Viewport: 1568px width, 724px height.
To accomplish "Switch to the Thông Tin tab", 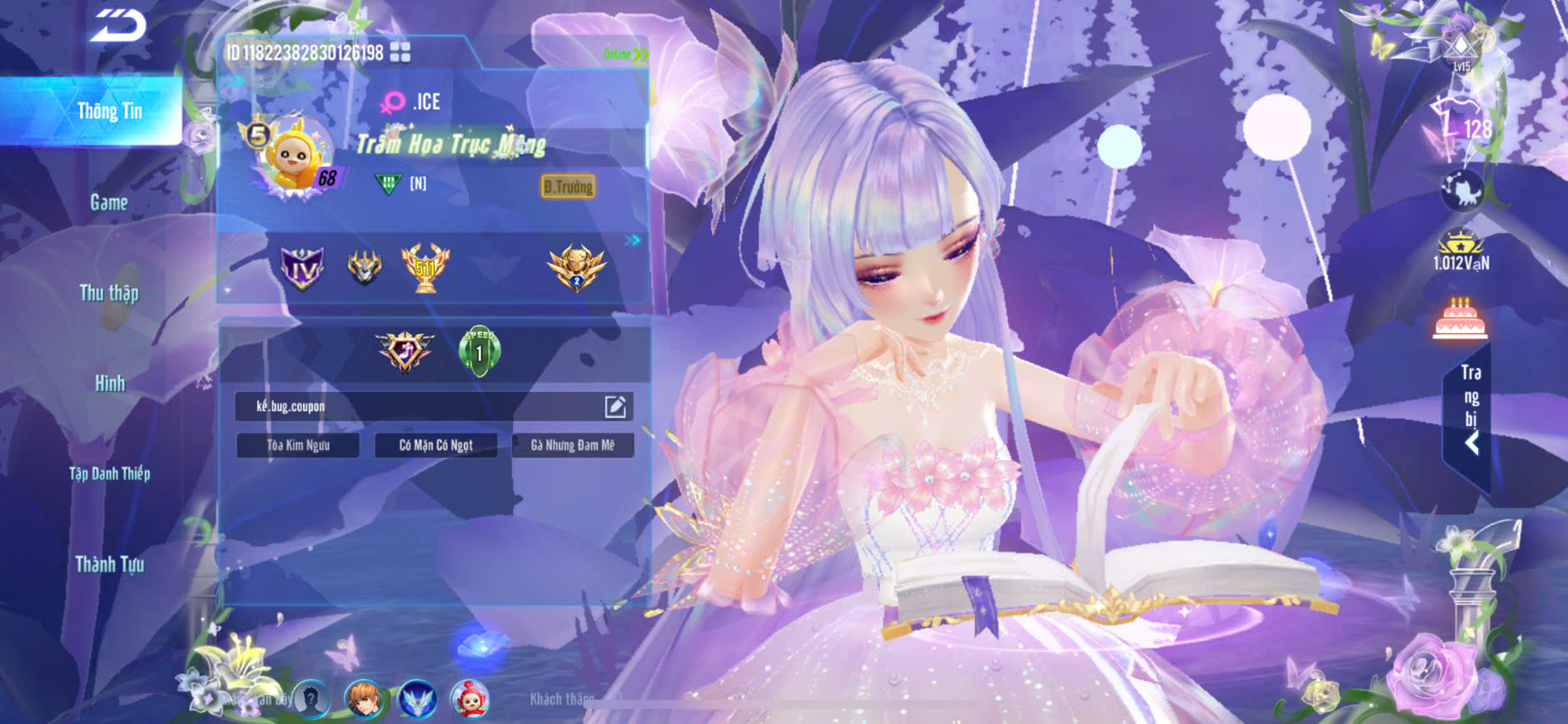I will (x=109, y=112).
